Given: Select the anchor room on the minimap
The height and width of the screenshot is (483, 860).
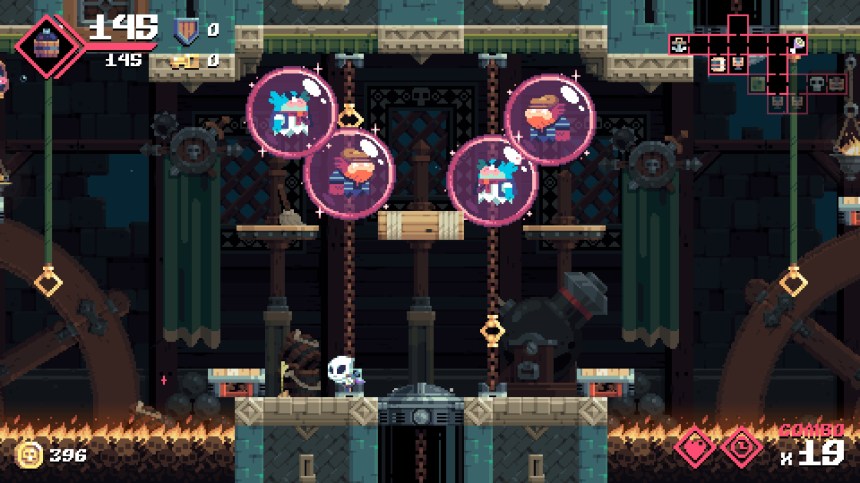Looking at the screenshot, I should pyautogui.click(x=679, y=45).
